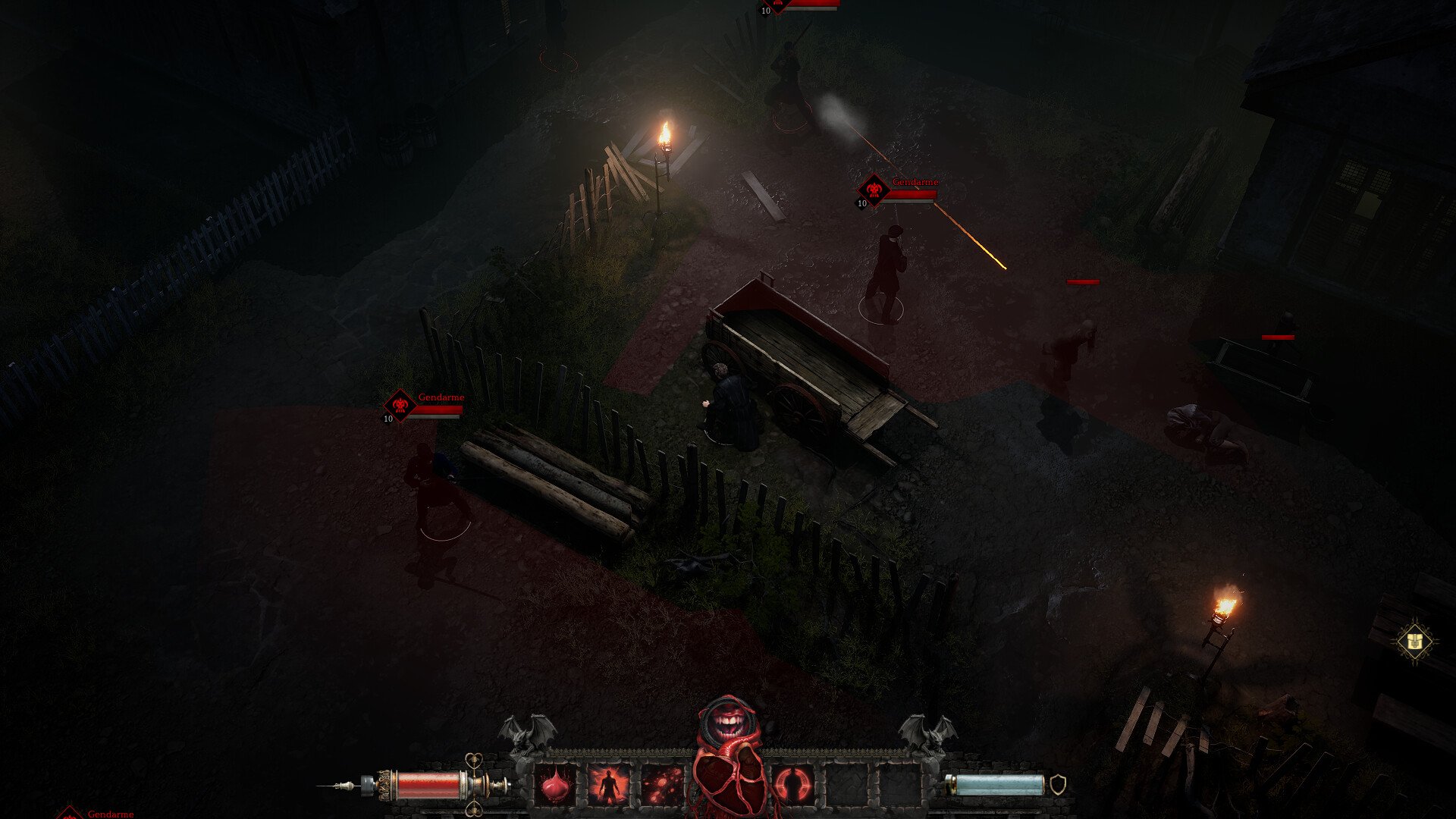Open the golden backpack inventory icon

click(1414, 642)
